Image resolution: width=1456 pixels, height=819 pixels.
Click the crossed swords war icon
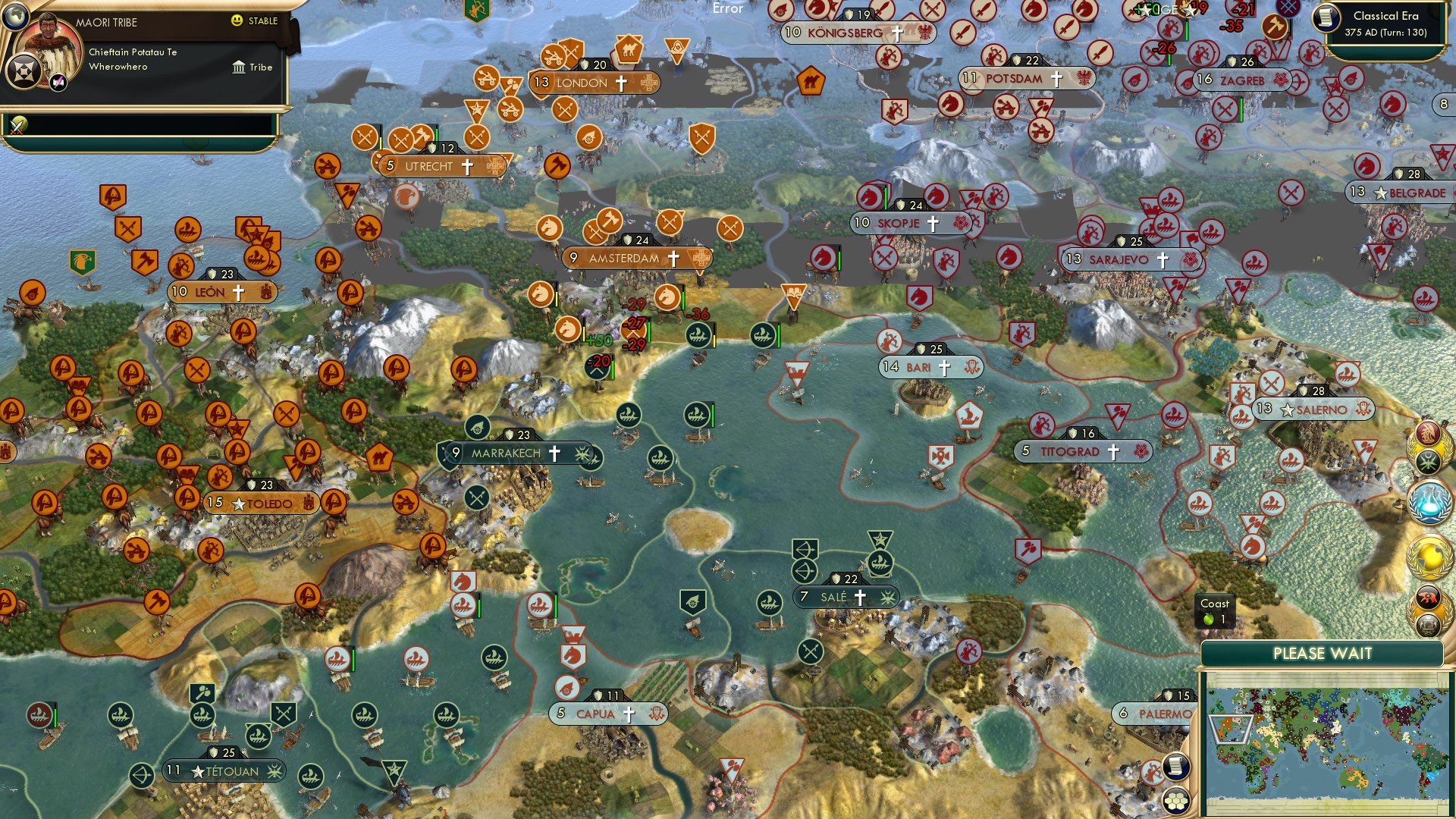[17, 125]
